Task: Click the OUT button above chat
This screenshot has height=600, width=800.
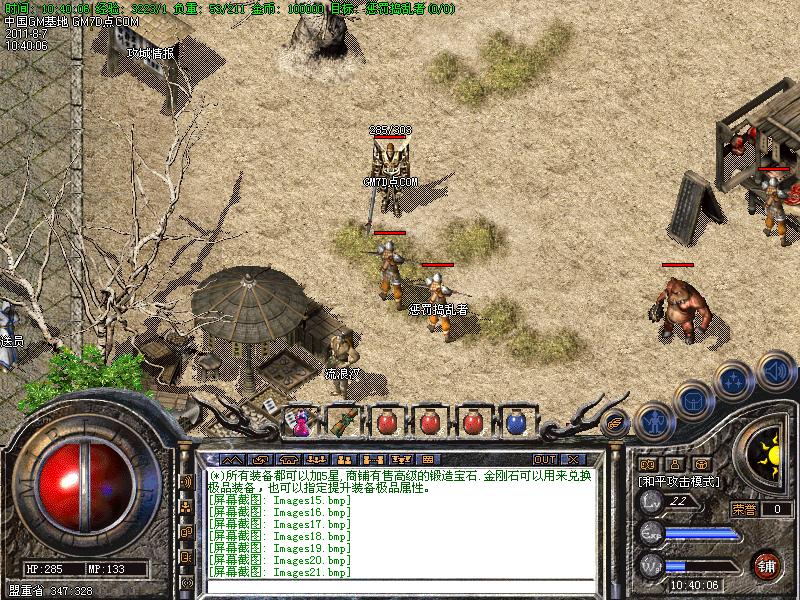Action: 544,459
